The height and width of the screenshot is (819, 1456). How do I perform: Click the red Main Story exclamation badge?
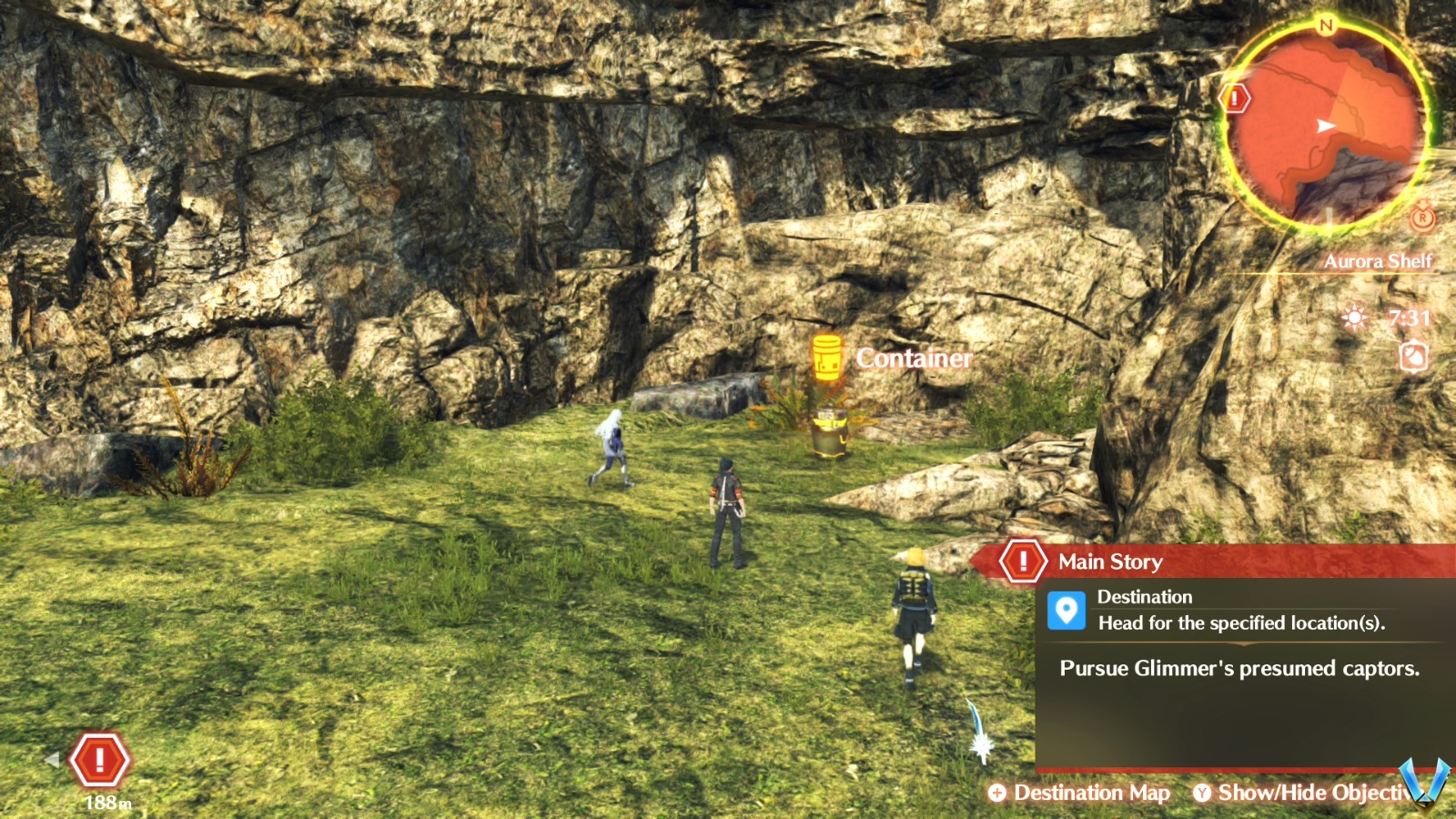[x=1023, y=561]
